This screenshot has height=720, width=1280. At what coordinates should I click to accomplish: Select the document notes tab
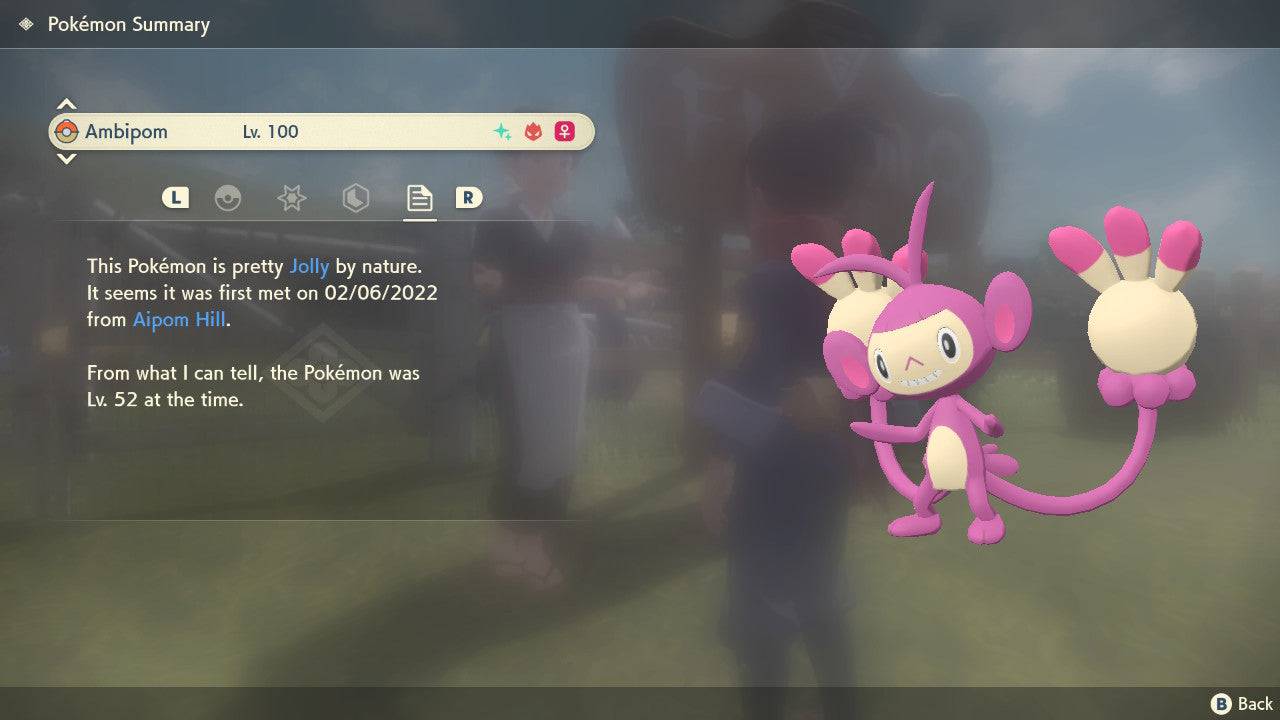coord(419,198)
